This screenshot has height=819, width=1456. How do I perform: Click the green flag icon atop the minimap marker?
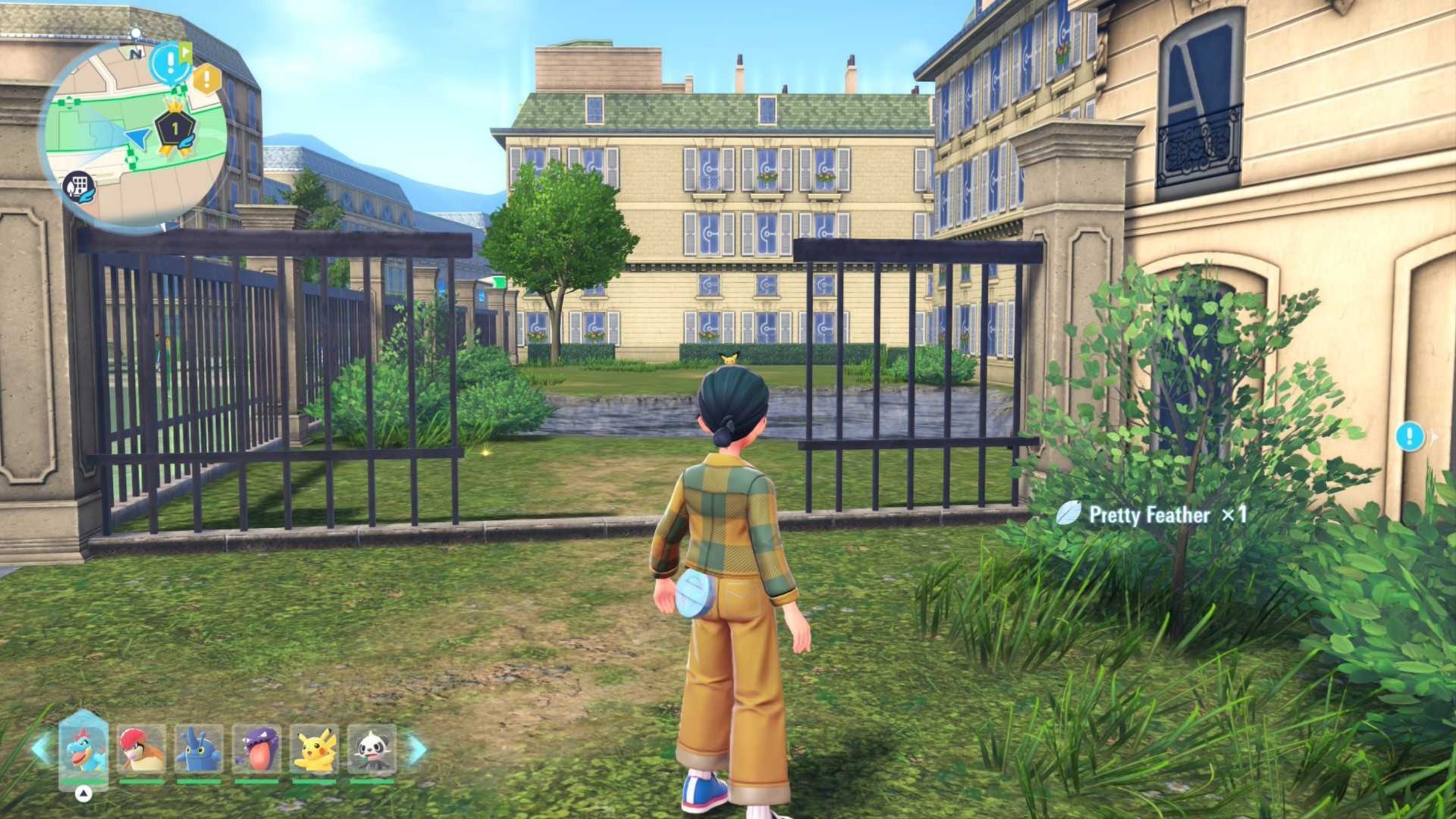(186, 53)
